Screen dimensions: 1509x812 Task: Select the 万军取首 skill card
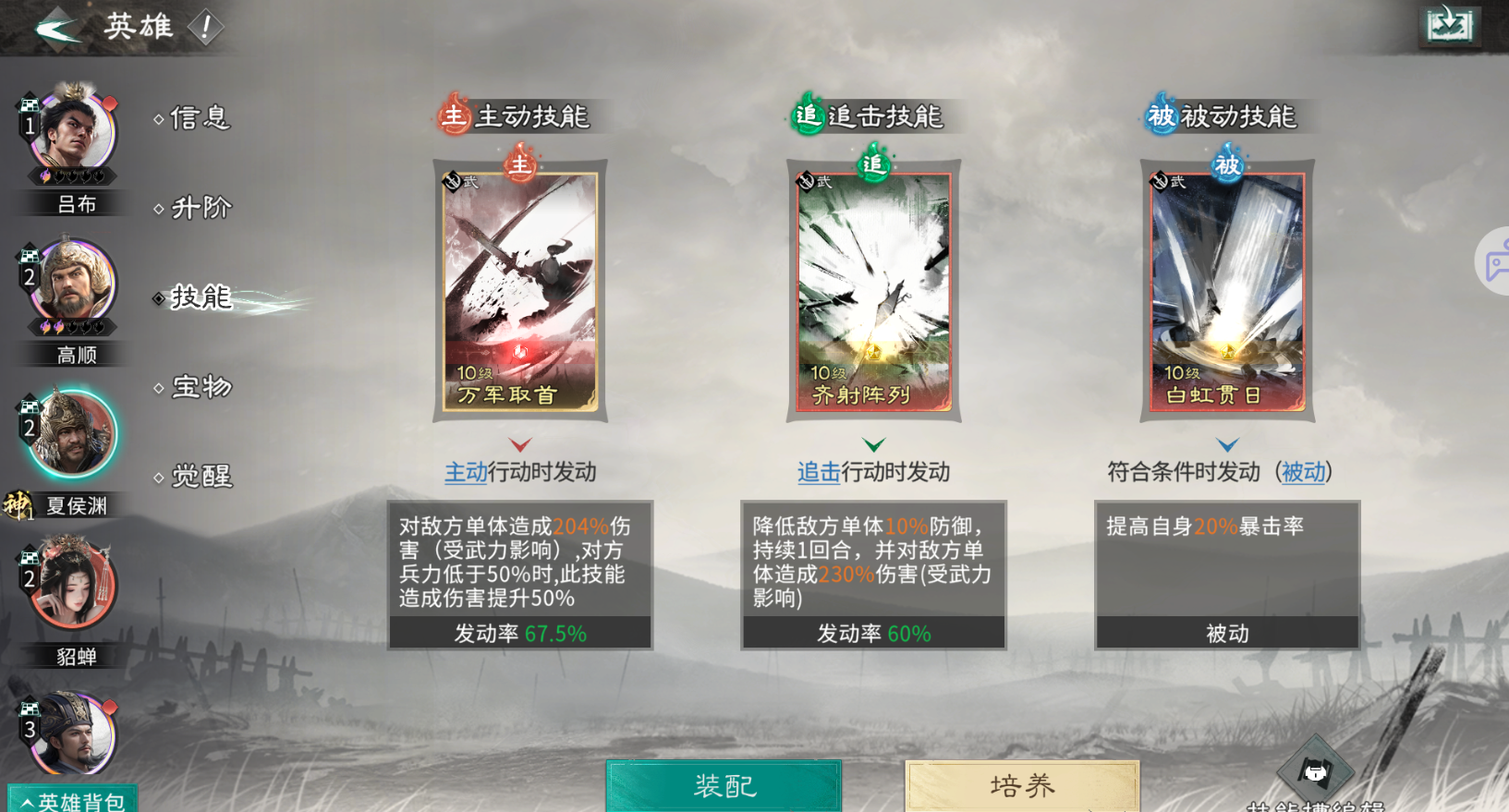[520, 294]
